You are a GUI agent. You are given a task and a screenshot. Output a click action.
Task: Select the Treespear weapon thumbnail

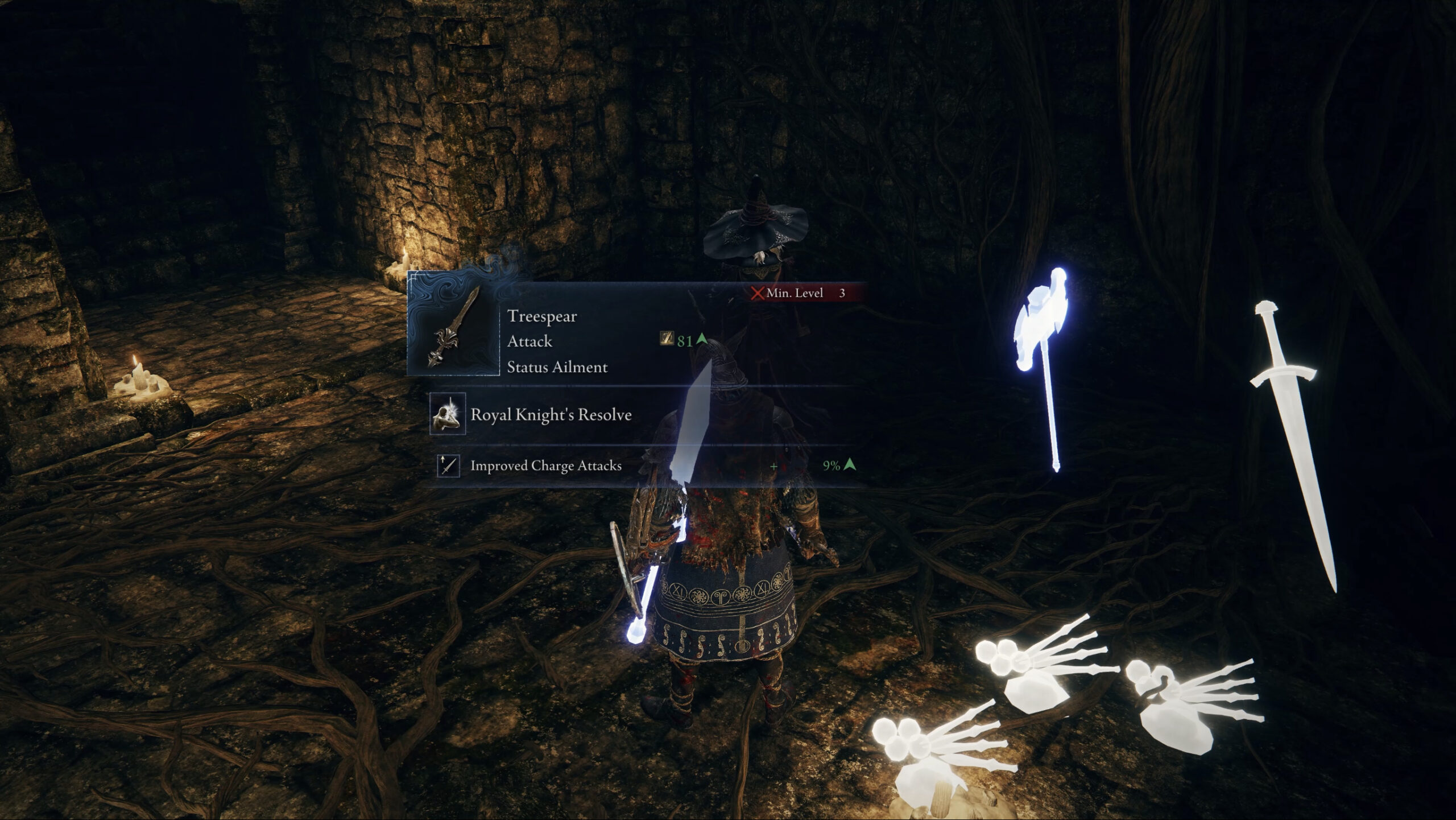pyautogui.click(x=453, y=326)
